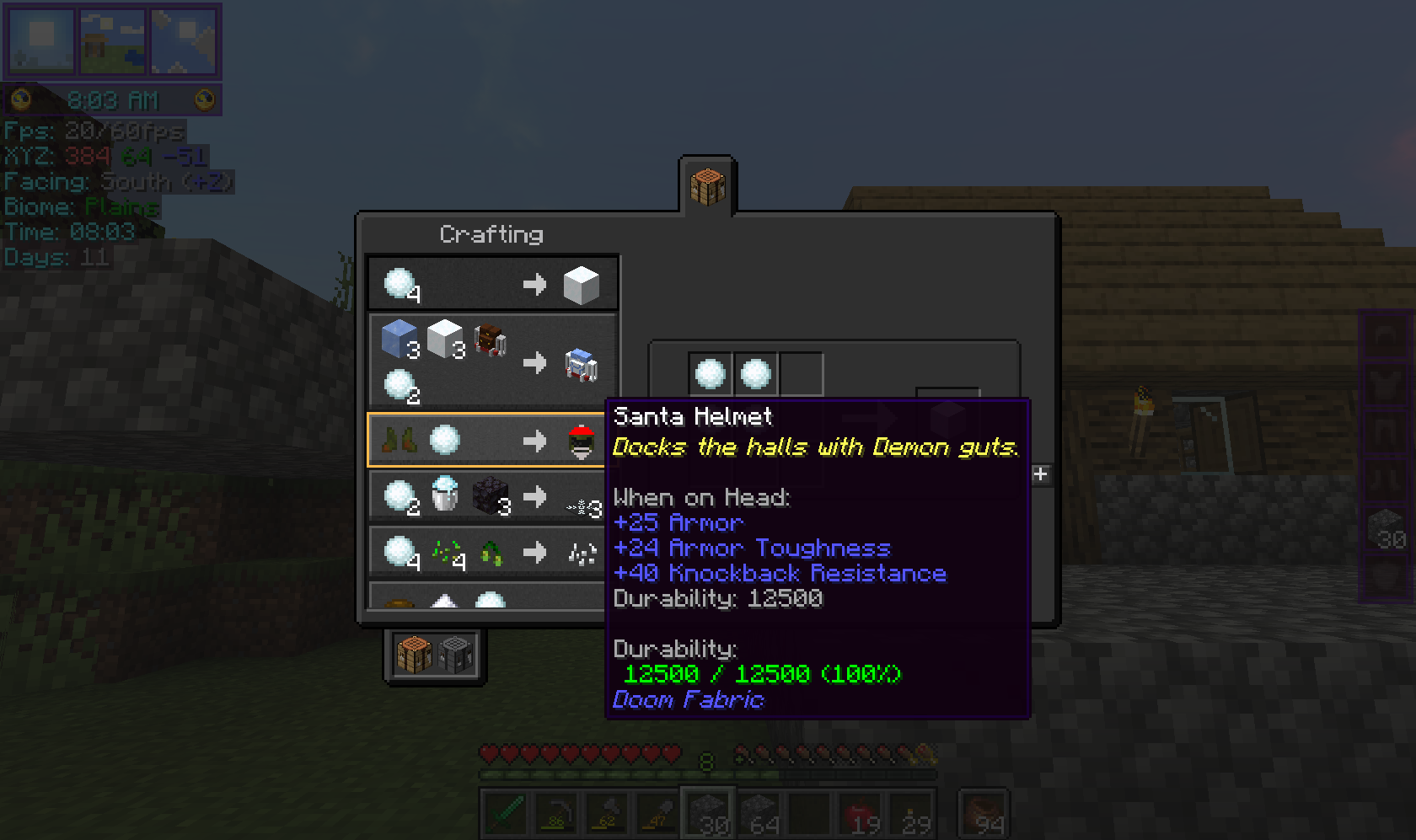Click the middle minimap preview thumbnail
The height and width of the screenshot is (840, 1416).
112,40
